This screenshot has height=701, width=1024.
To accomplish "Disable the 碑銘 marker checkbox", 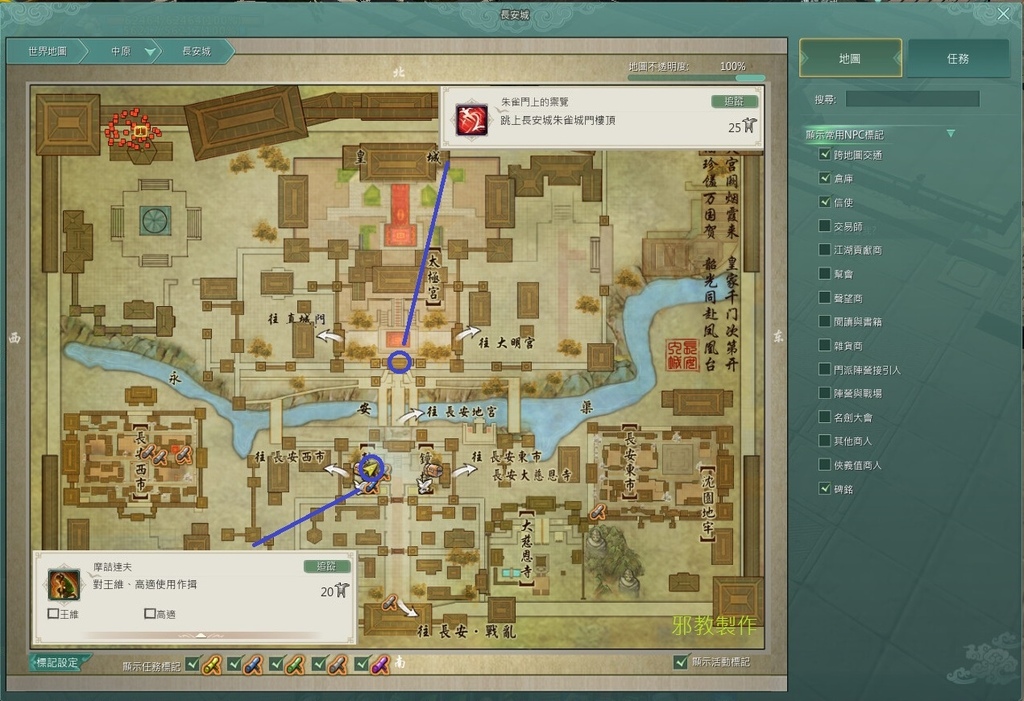I will pos(825,489).
